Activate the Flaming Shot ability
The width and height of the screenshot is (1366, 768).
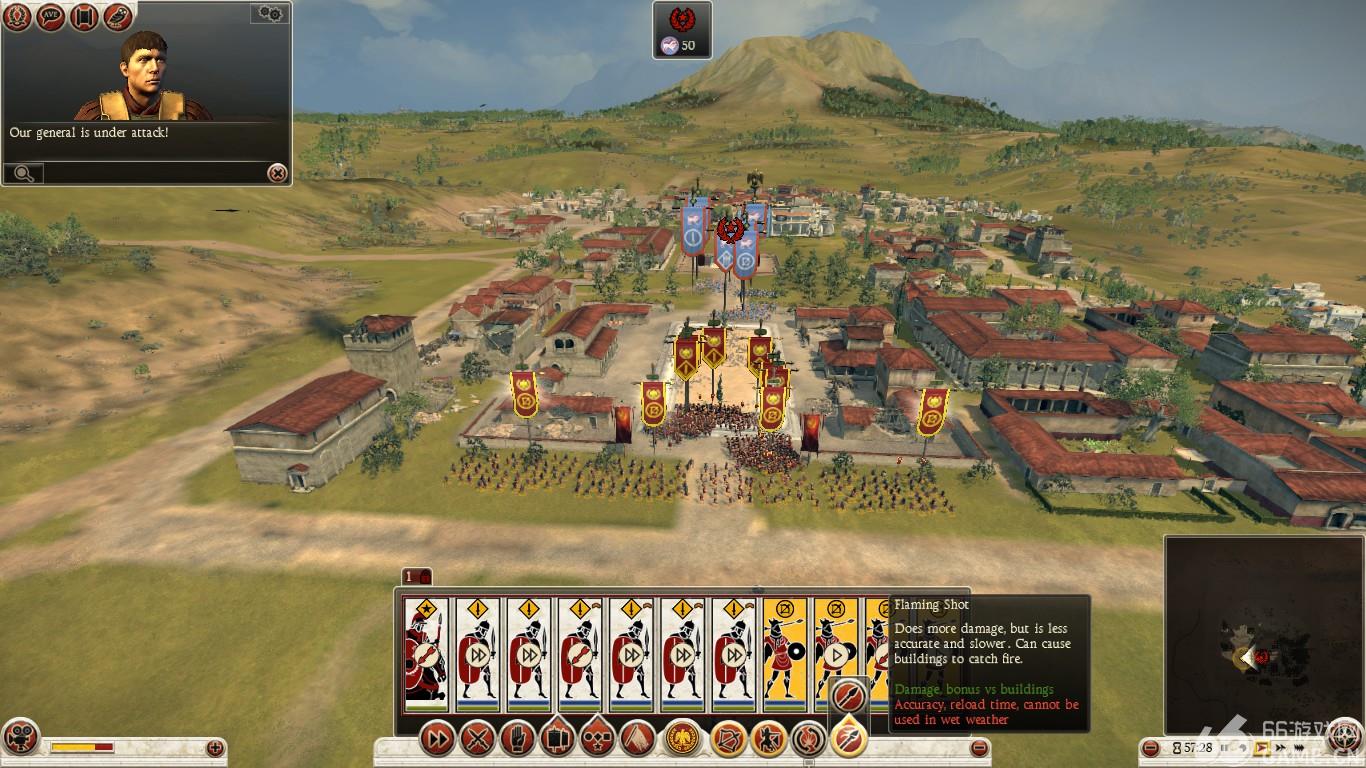pos(848,740)
